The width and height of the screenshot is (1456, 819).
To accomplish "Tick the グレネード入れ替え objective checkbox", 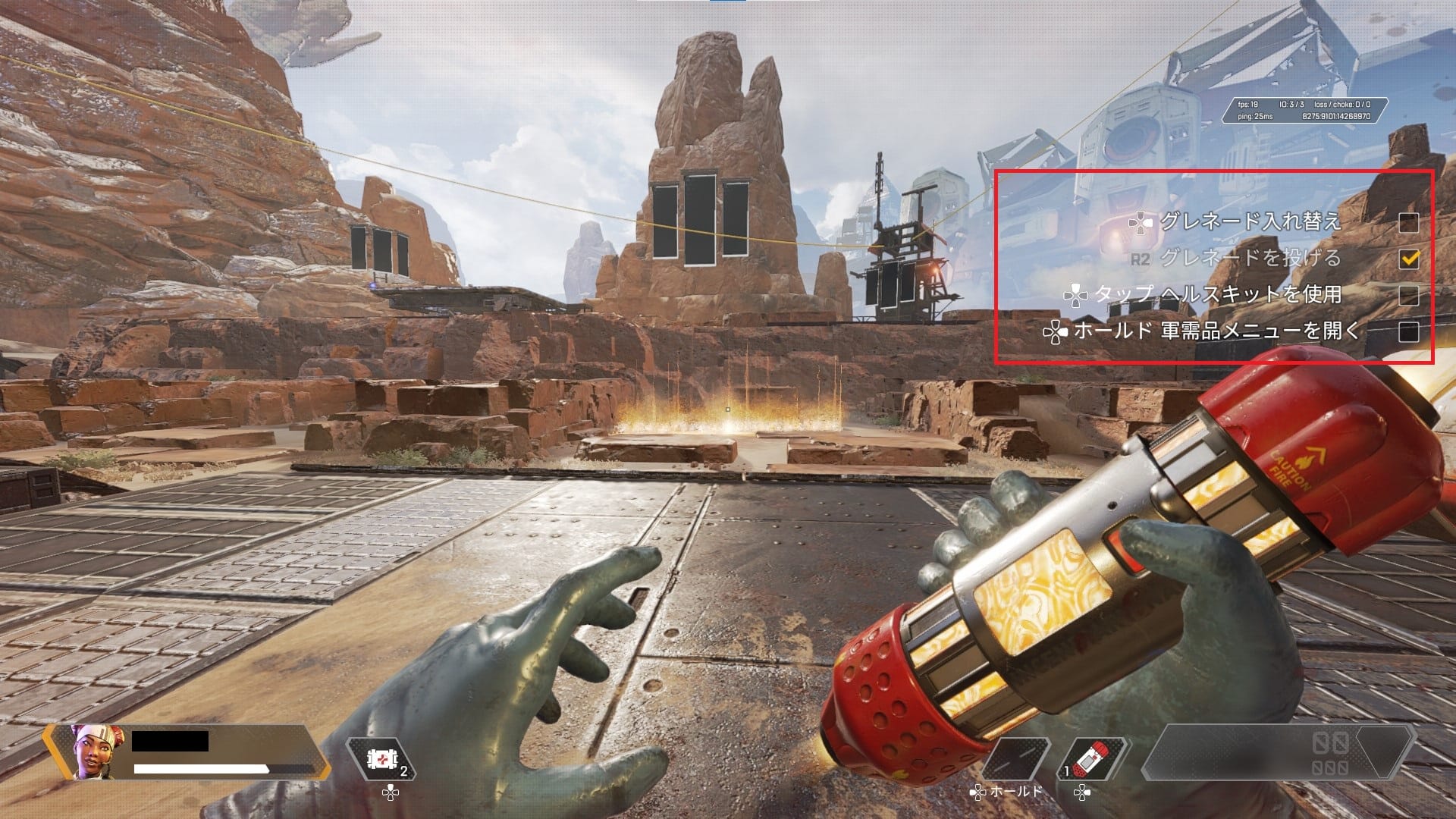I will pyautogui.click(x=1408, y=222).
